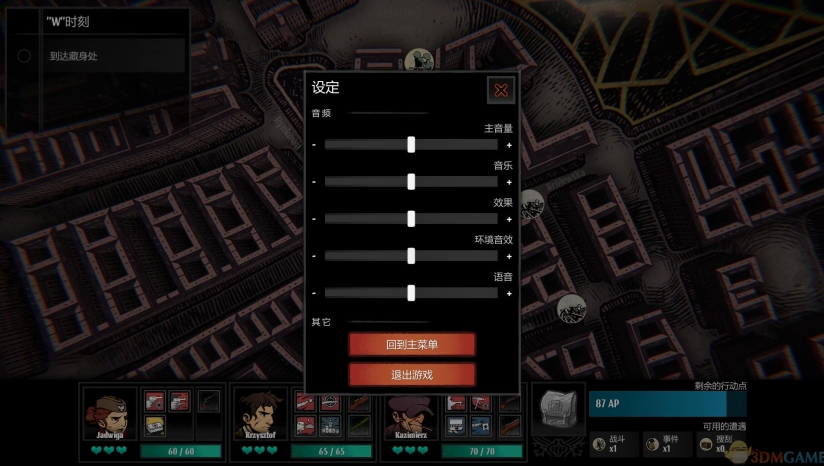This screenshot has height=466, width=824.
Task: Lower 语音 volume using the minus button
Action: click(314, 293)
